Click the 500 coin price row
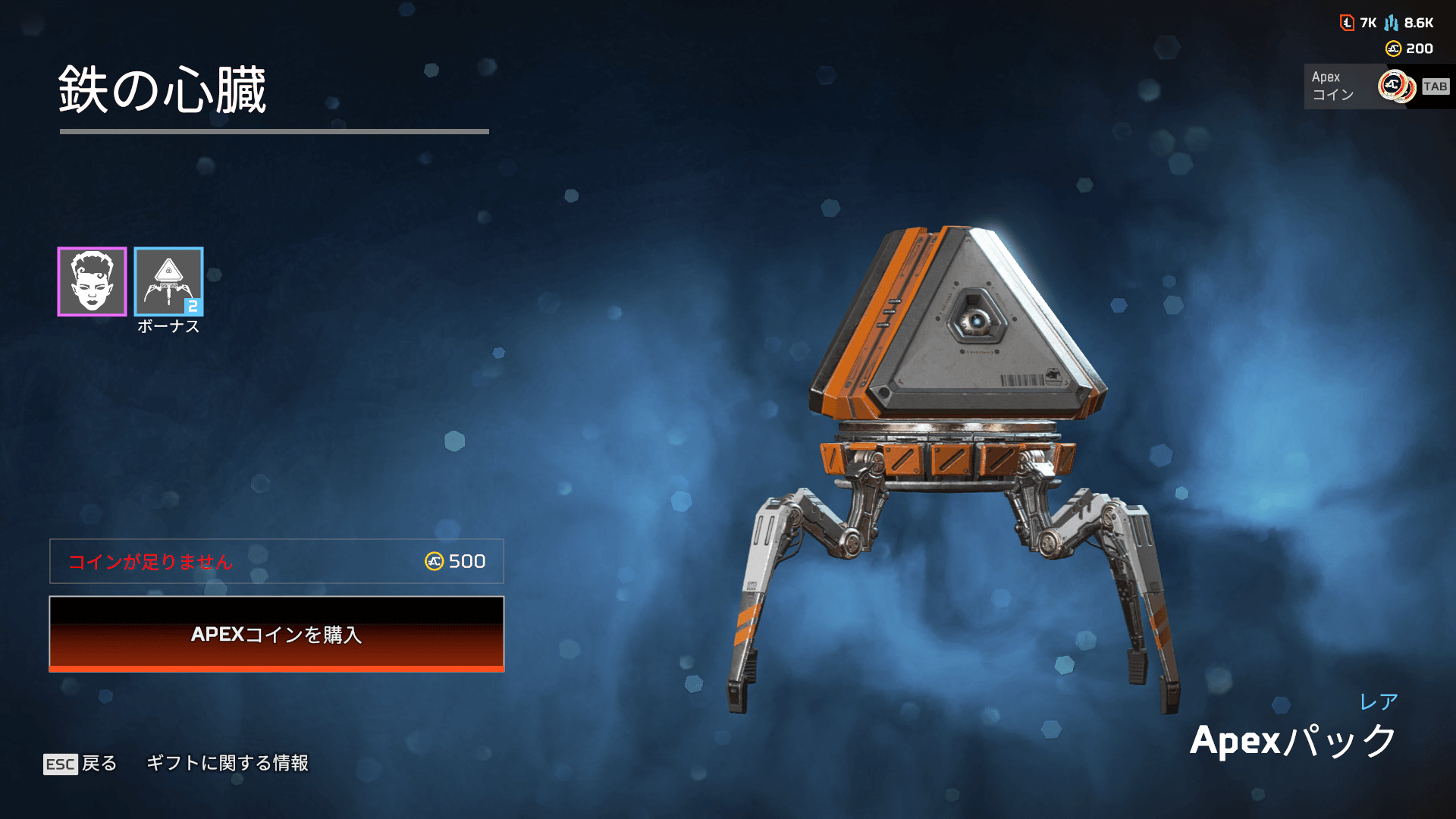Viewport: 1456px width, 819px height. [276, 561]
